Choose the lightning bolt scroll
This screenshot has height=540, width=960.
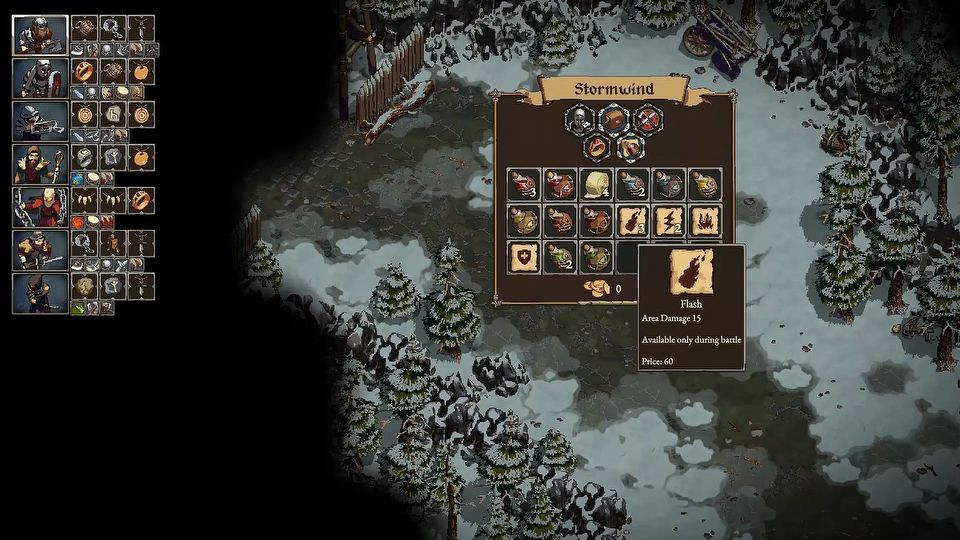click(667, 220)
